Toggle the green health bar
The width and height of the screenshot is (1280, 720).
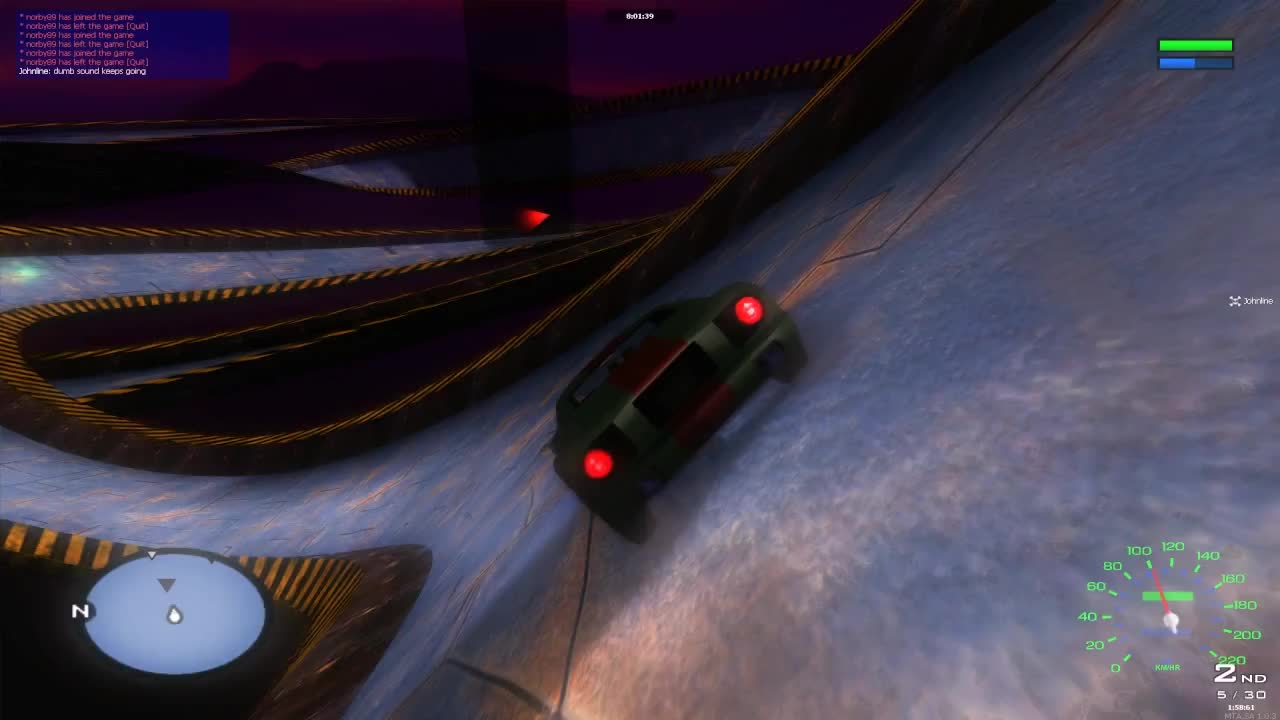point(1194,44)
